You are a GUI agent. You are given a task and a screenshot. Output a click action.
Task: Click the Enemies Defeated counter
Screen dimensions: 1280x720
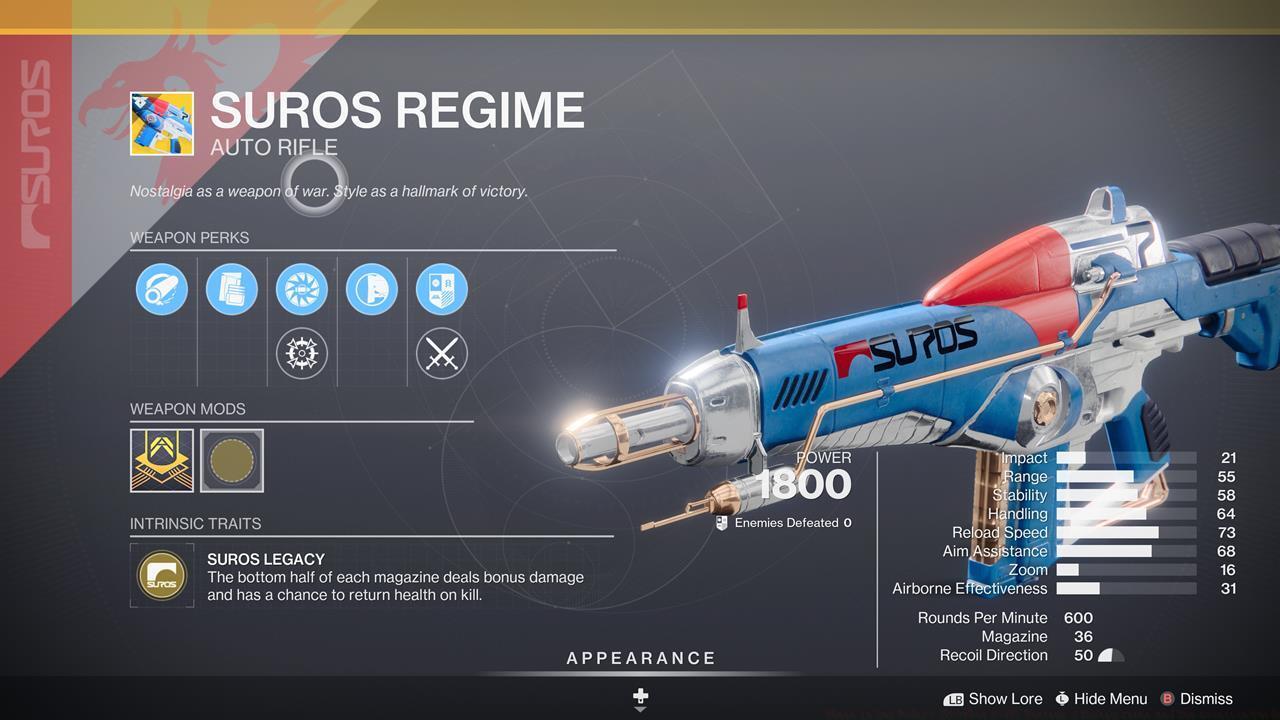[790, 522]
